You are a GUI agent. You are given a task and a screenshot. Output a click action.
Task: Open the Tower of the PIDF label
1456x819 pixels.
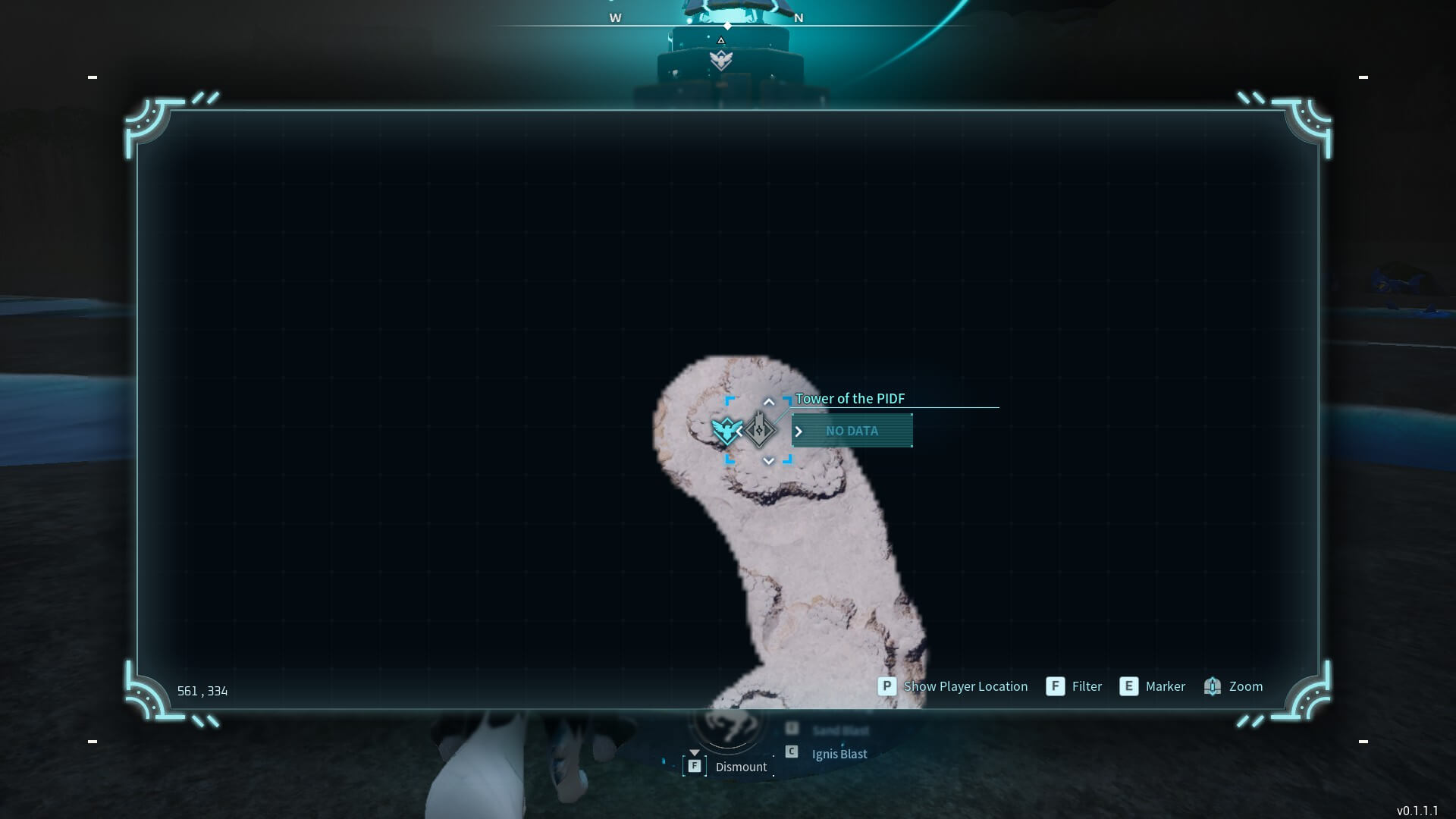coord(850,398)
